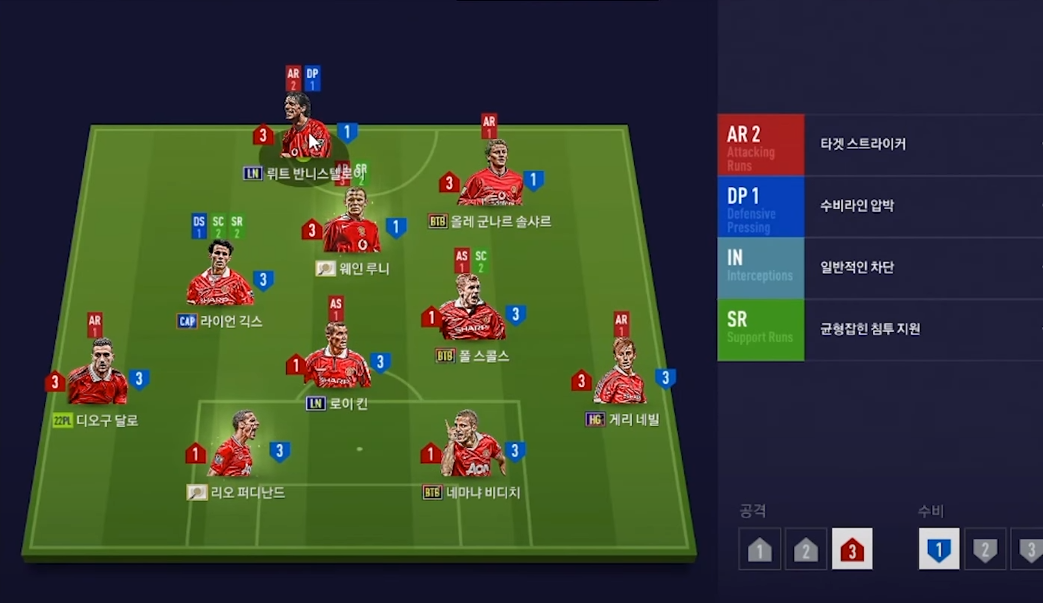The image size is (1043, 603).
Task: Select the blue defense level 1 shield
Action: pyautogui.click(x=939, y=549)
